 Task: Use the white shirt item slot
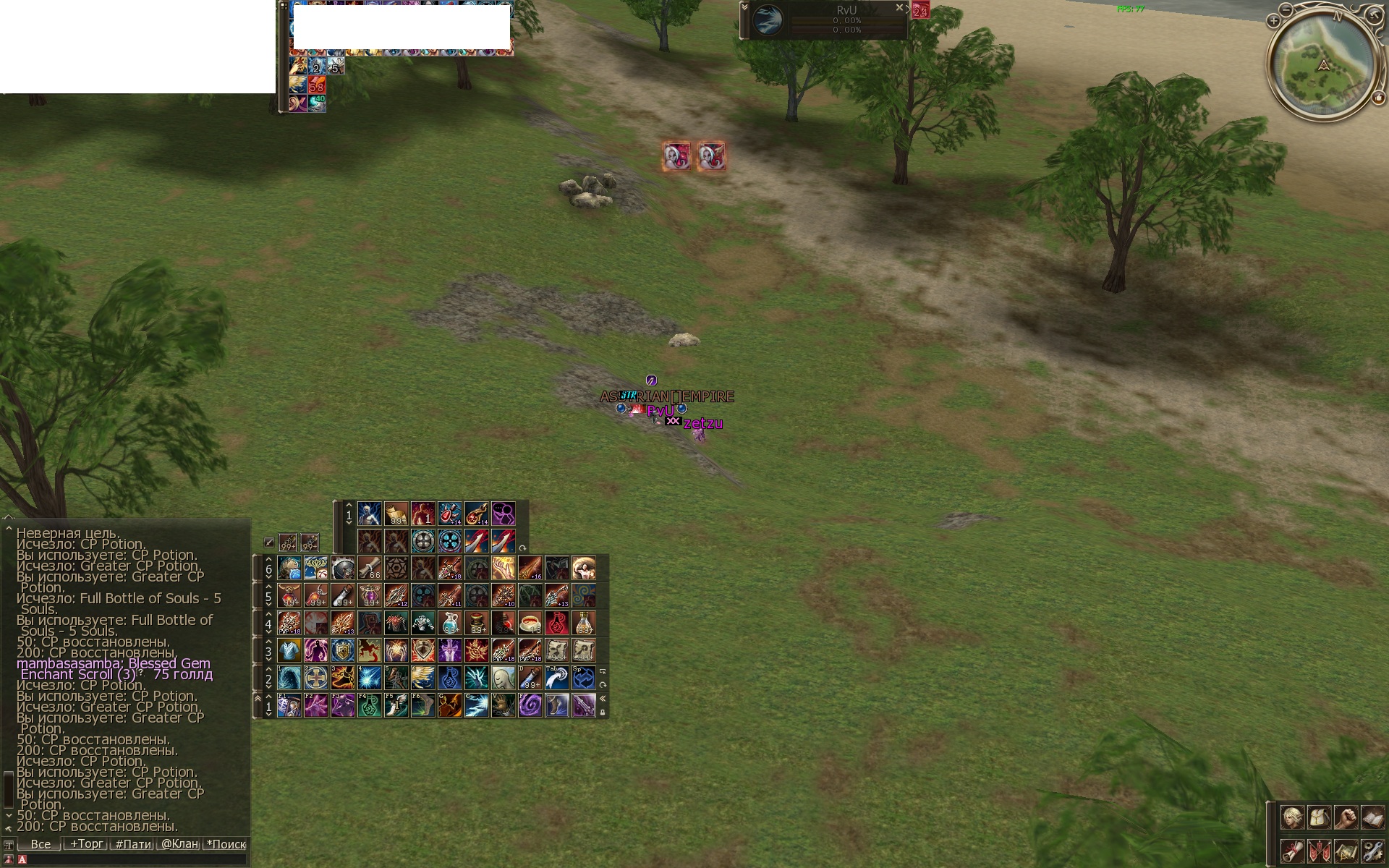tap(289, 650)
